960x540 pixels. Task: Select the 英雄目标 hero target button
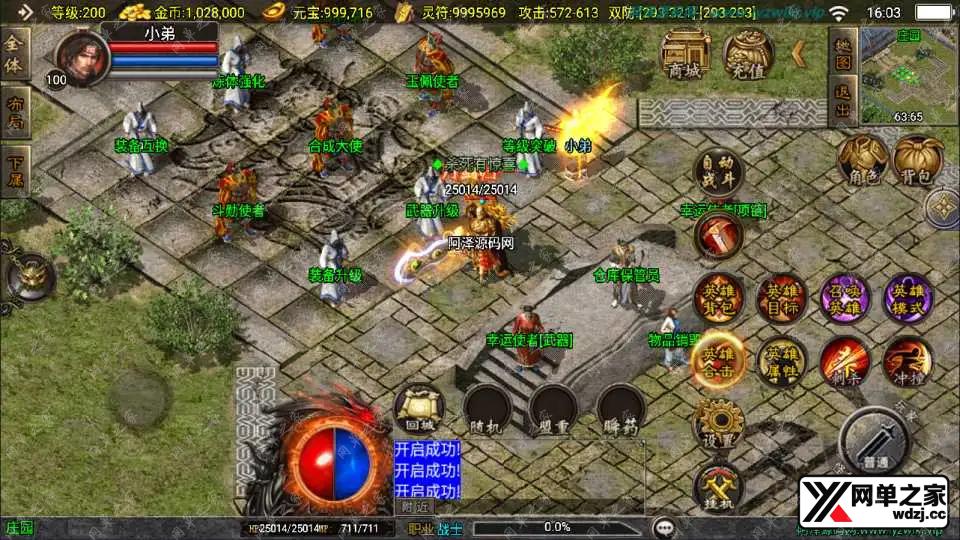point(780,299)
